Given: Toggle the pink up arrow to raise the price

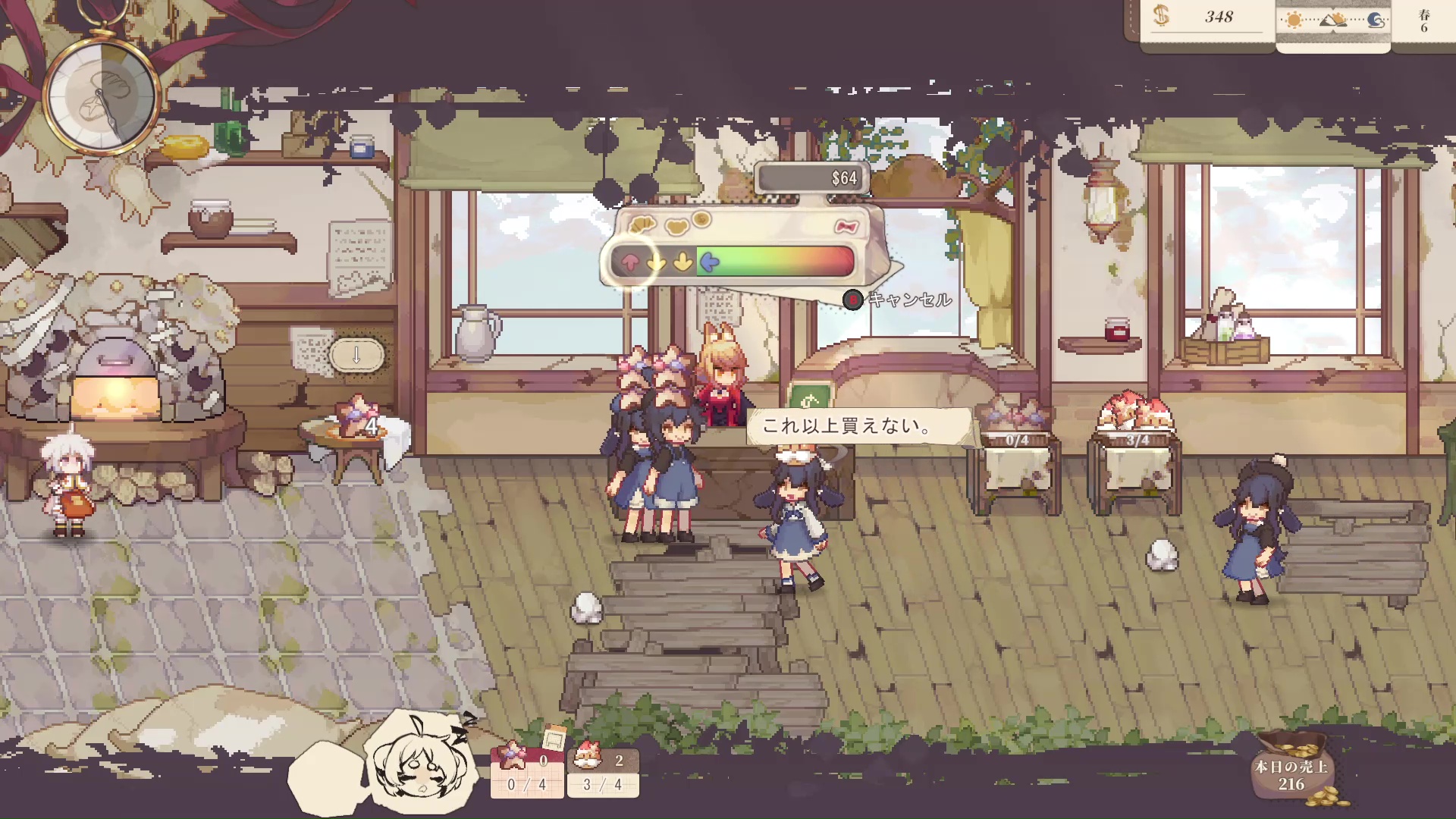Looking at the screenshot, I should coord(630,263).
